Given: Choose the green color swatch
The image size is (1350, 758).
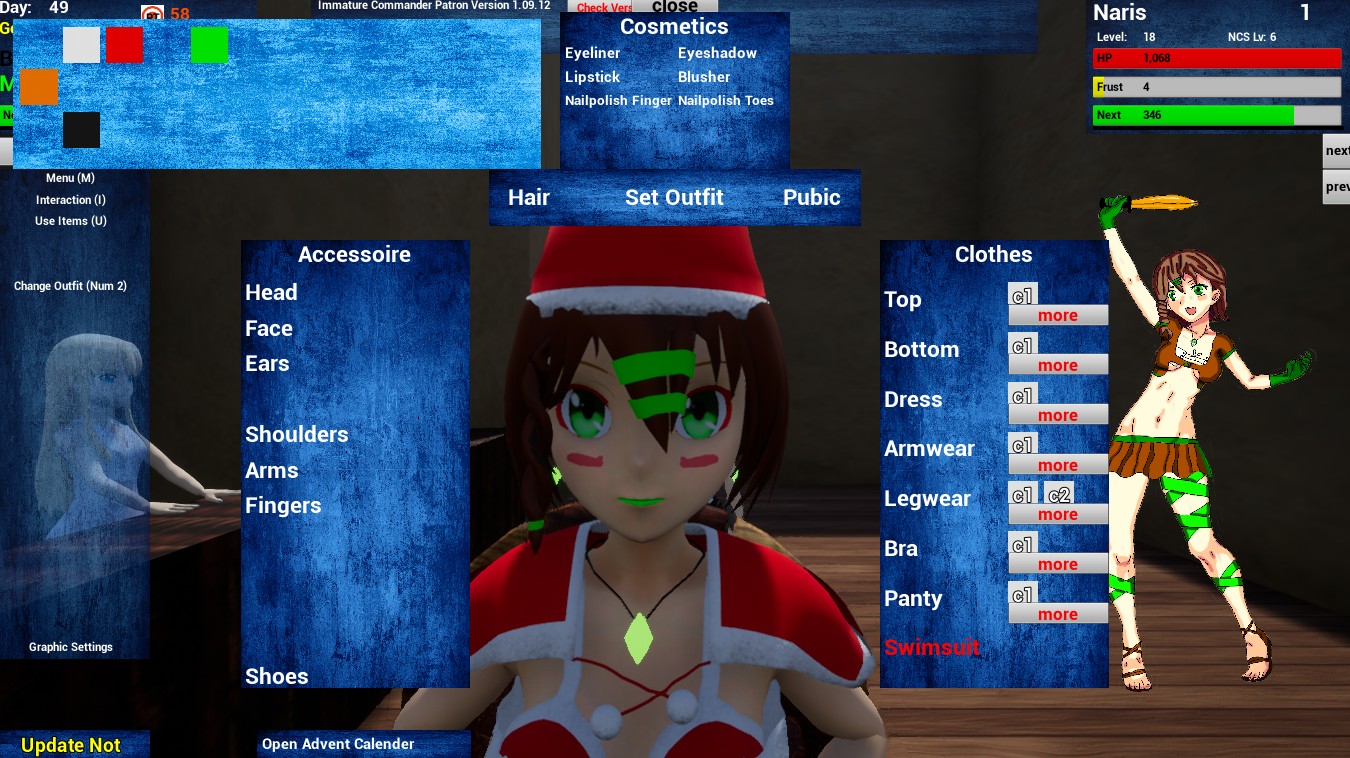Looking at the screenshot, I should click(x=210, y=45).
